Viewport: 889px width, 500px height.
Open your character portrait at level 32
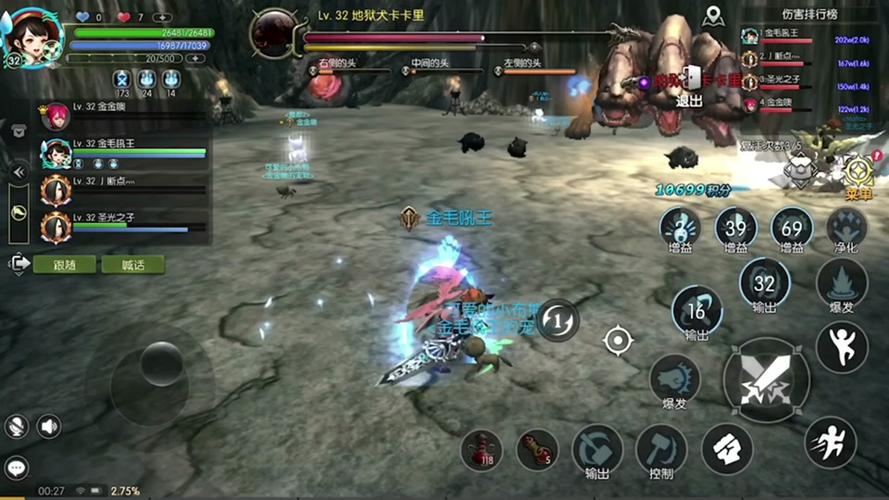point(33,36)
